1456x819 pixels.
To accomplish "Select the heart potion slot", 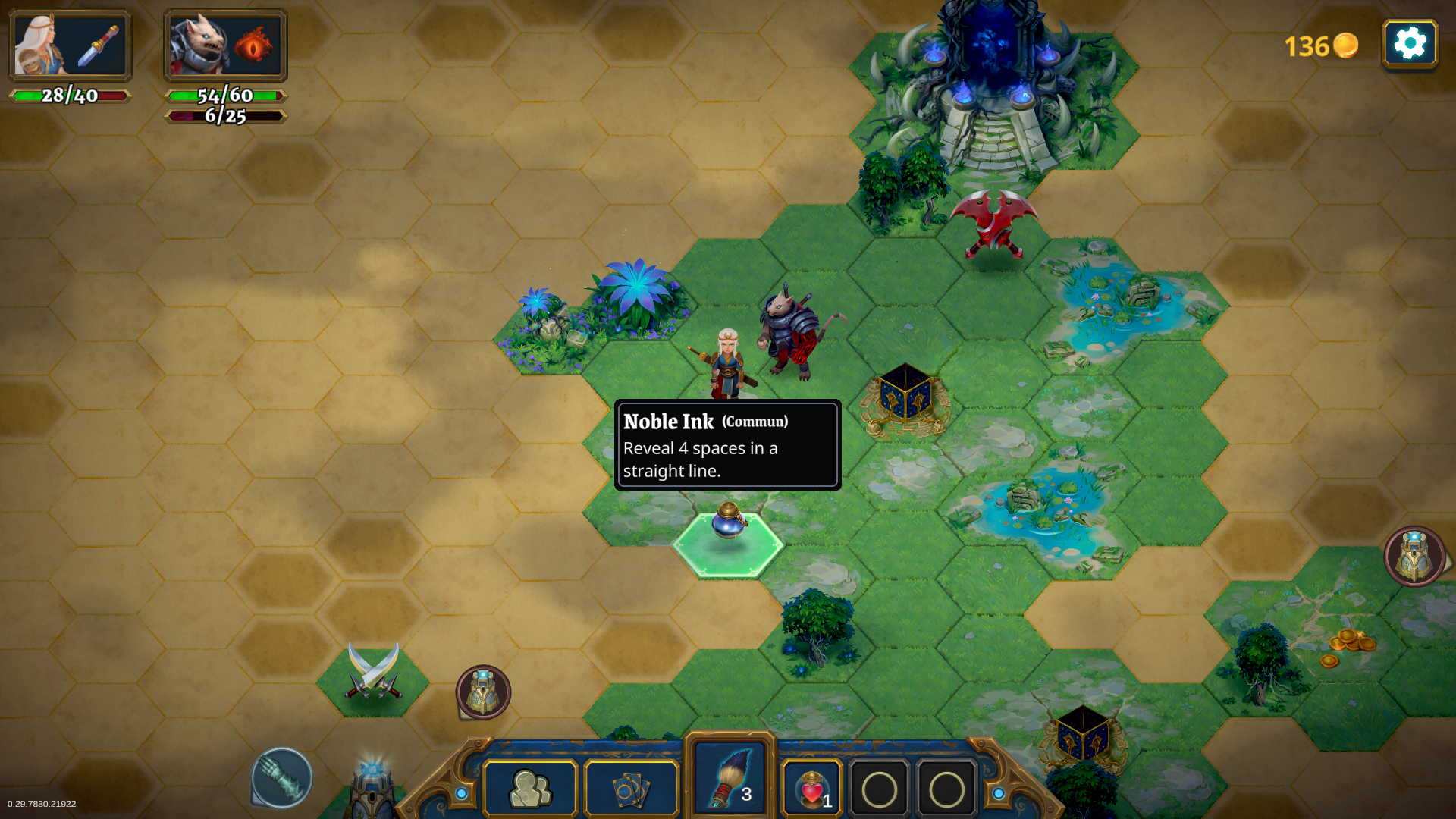I will (811, 789).
